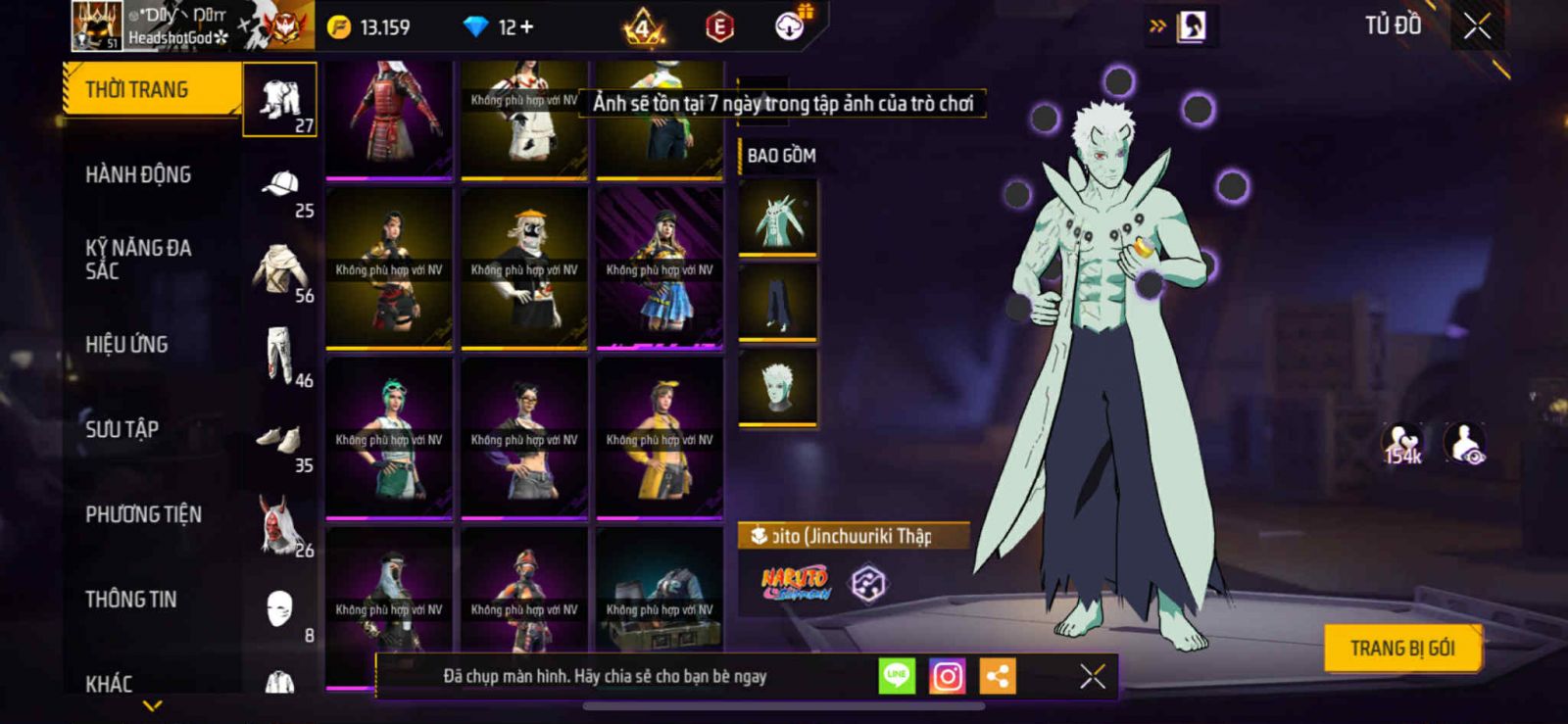Pick the white-haired head item under Bao Gồm
The width and height of the screenshot is (1568, 724).
click(778, 388)
